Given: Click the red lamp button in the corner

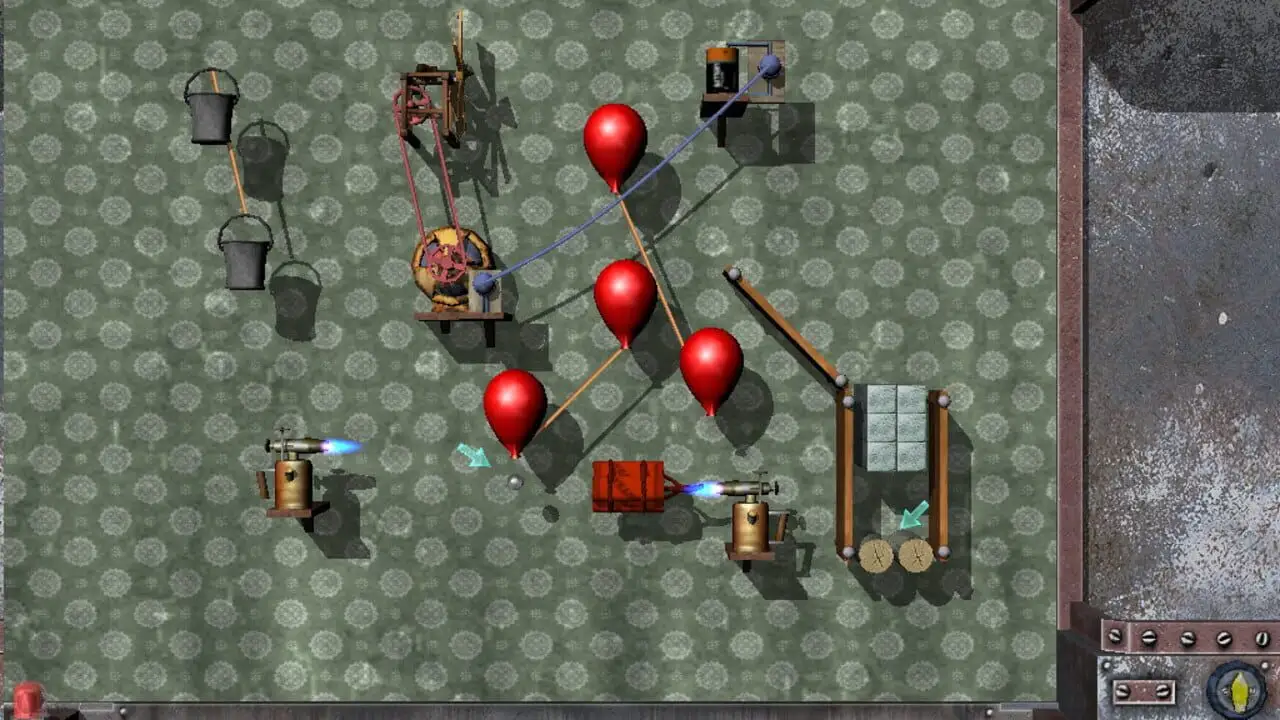Looking at the screenshot, I should click(27, 700).
